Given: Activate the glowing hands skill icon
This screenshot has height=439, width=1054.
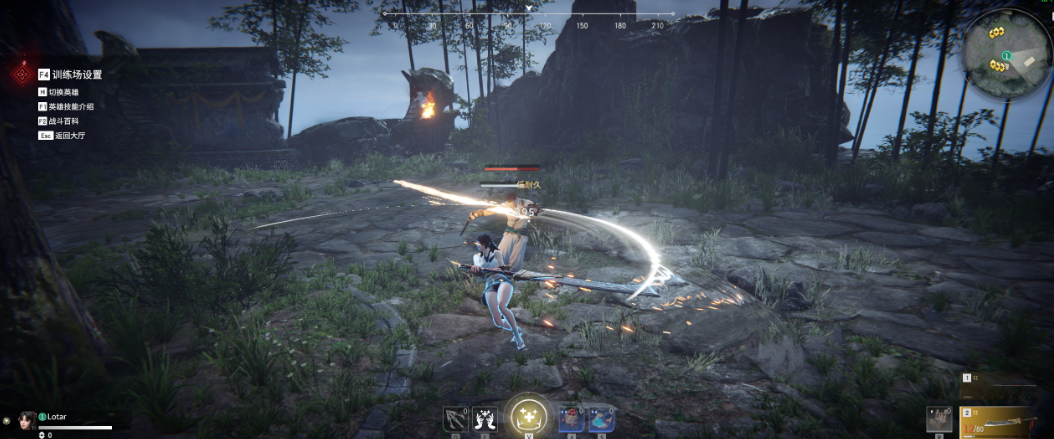Looking at the screenshot, I should pyautogui.click(x=487, y=419).
